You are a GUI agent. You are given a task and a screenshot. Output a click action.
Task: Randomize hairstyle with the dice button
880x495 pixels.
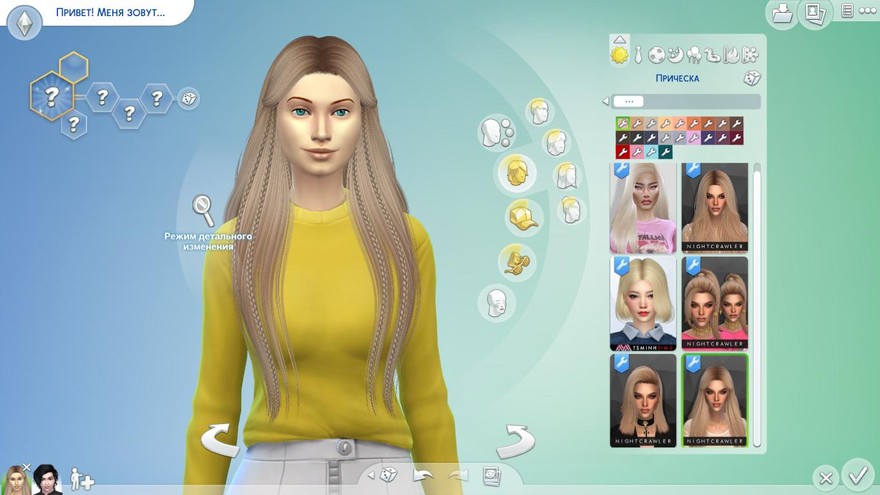[x=750, y=78]
